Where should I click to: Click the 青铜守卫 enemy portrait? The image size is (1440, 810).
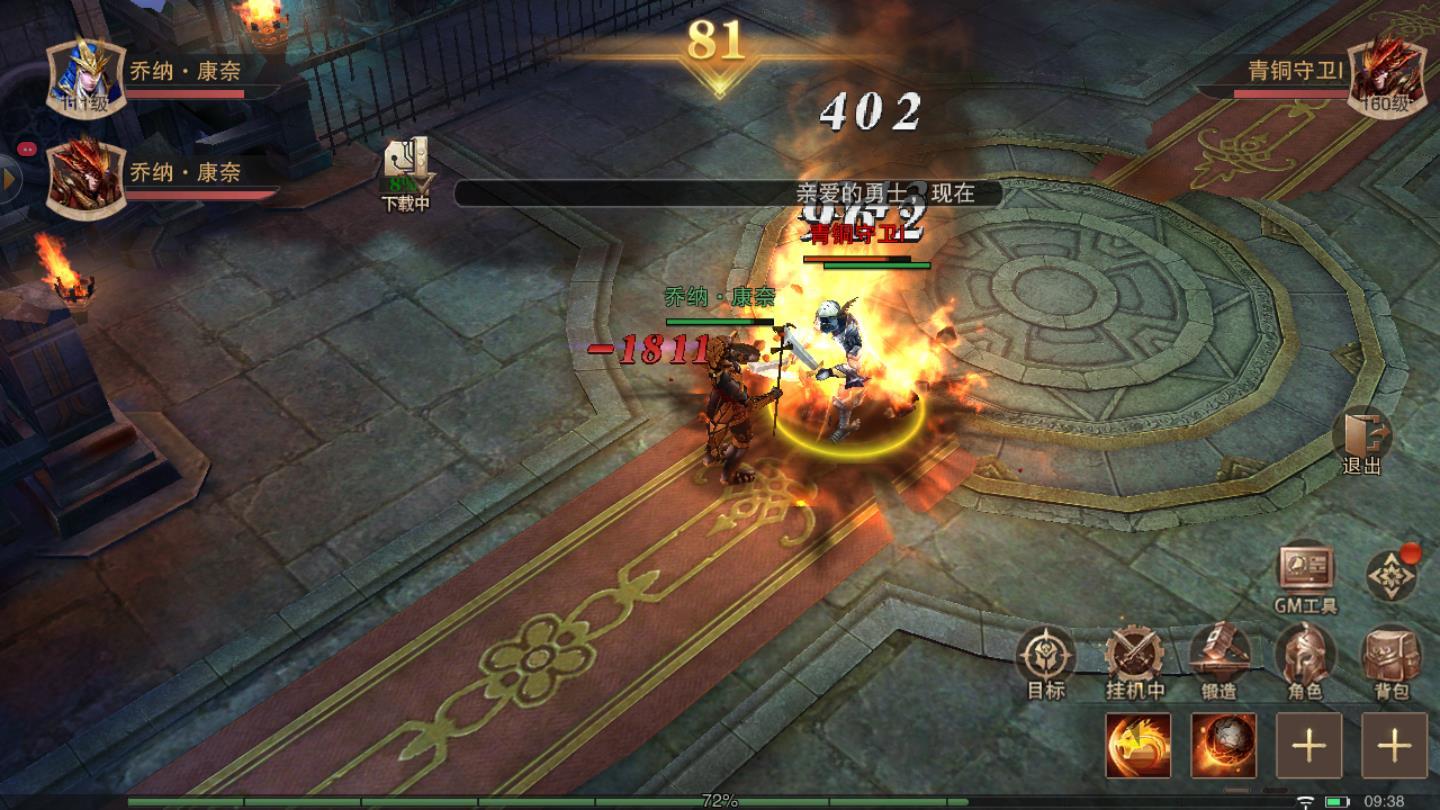[1386, 77]
